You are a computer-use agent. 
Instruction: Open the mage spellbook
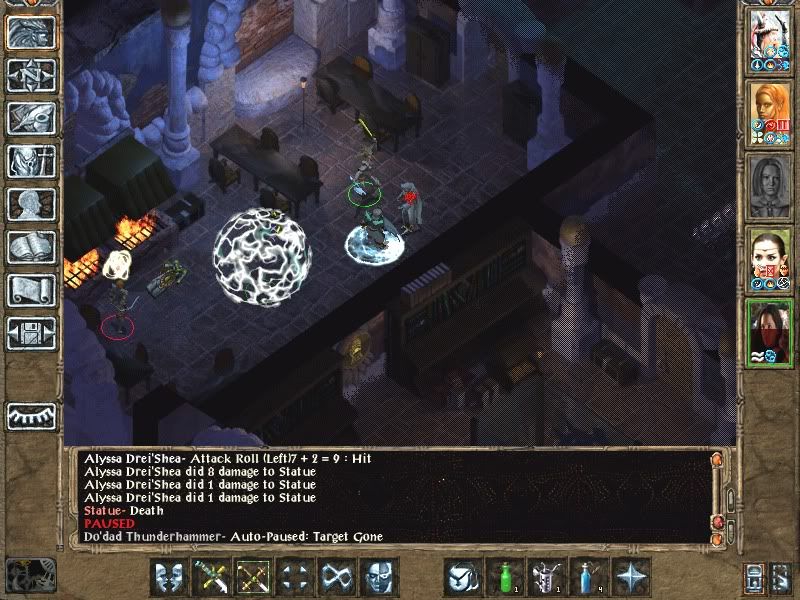click(x=32, y=247)
